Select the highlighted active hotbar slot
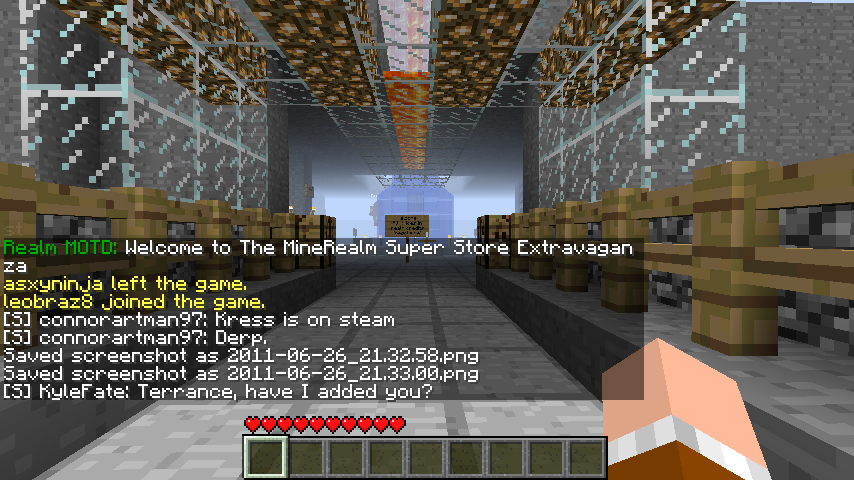Screen dimensions: 854x480 click(267, 458)
